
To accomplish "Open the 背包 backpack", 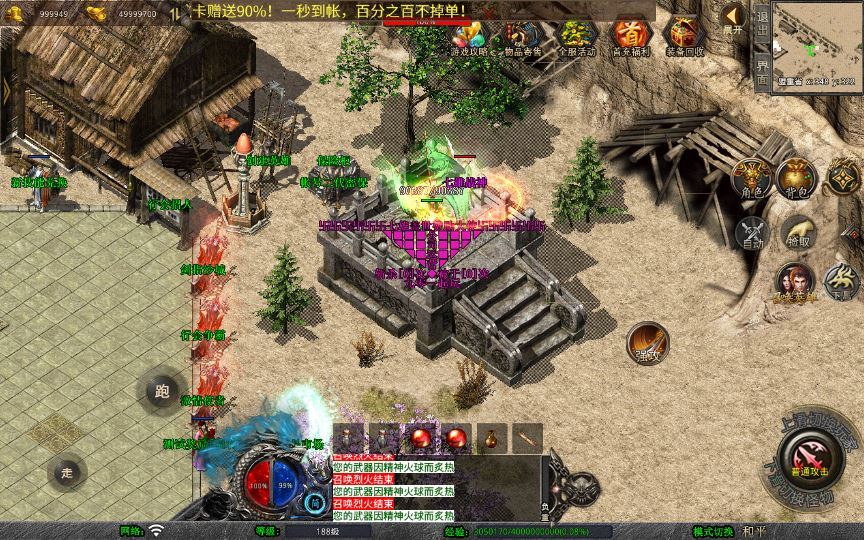I will pyautogui.click(x=797, y=176).
